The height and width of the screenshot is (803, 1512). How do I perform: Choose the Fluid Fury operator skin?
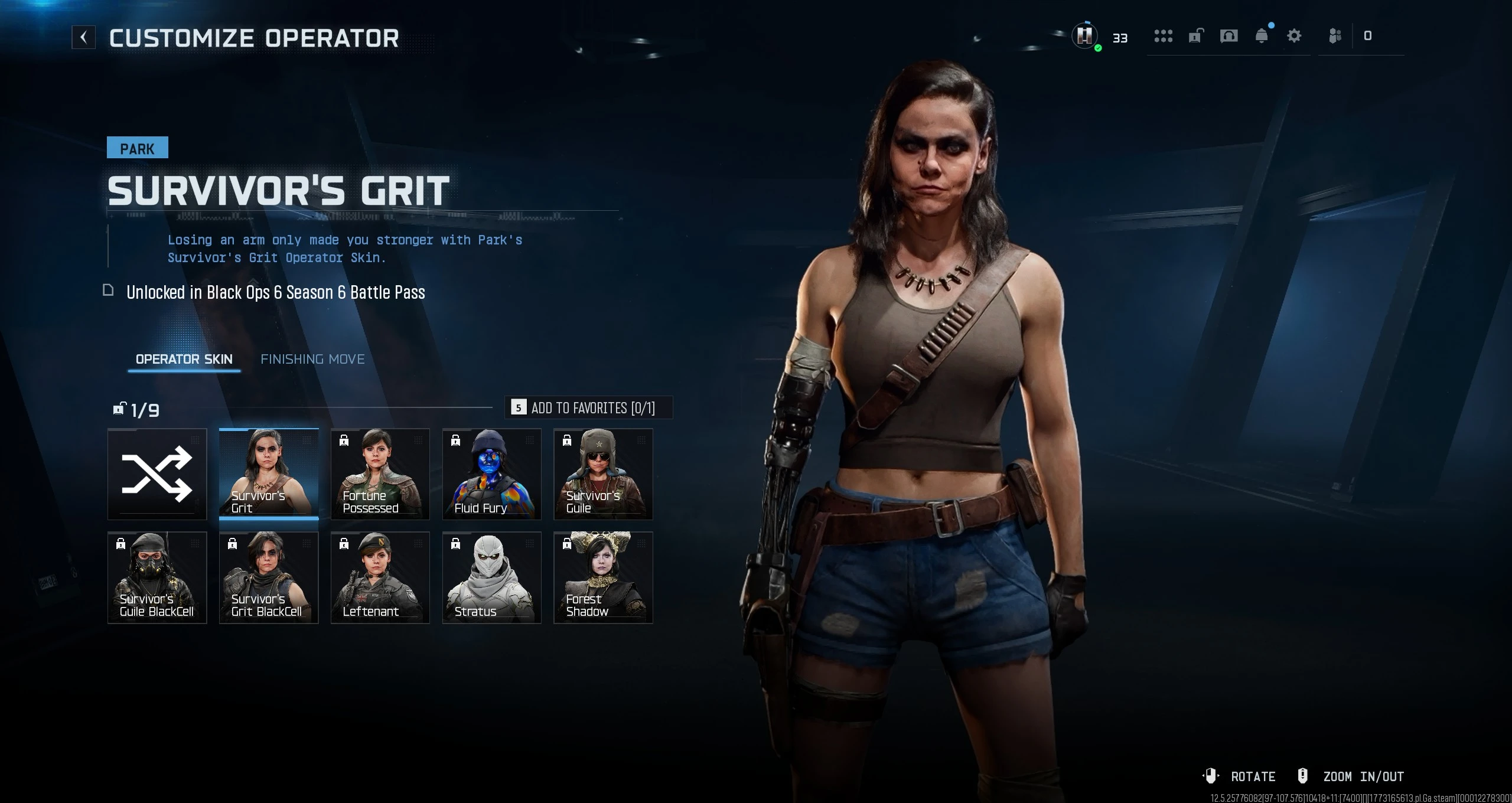click(491, 474)
